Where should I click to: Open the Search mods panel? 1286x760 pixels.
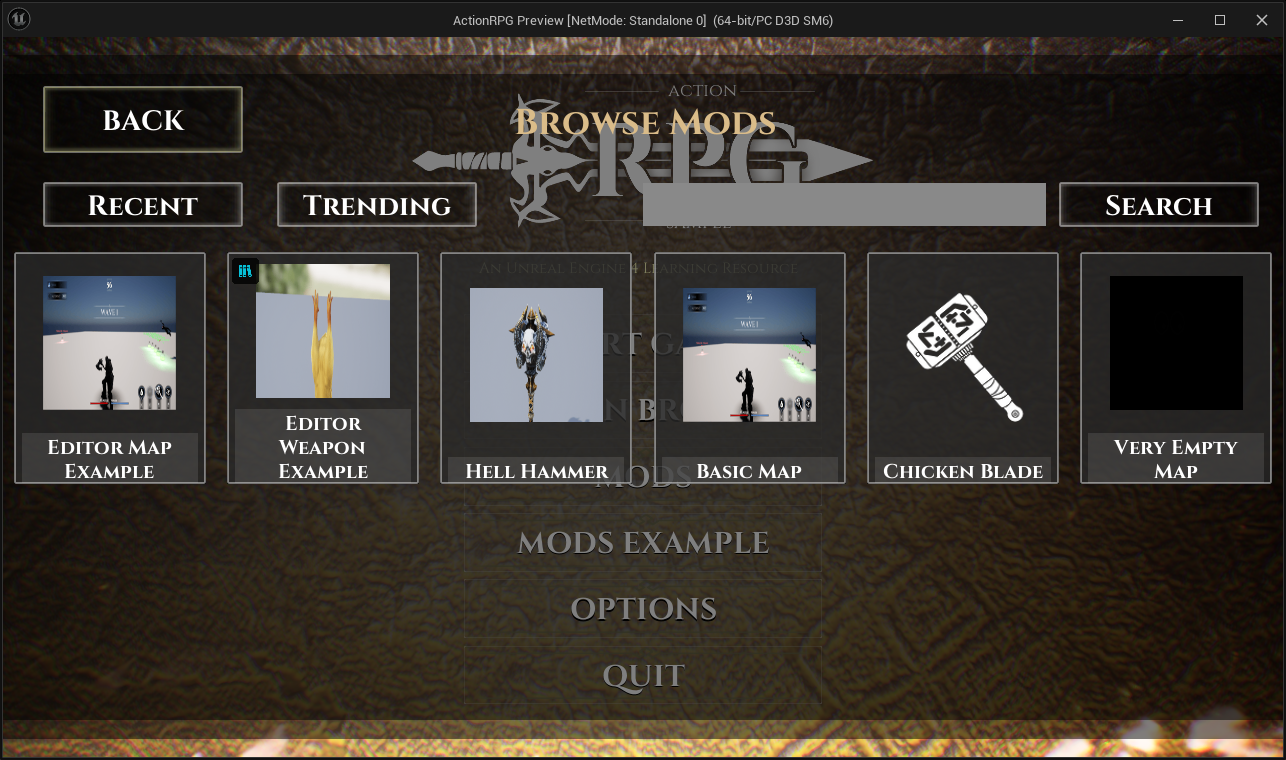pos(1158,204)
